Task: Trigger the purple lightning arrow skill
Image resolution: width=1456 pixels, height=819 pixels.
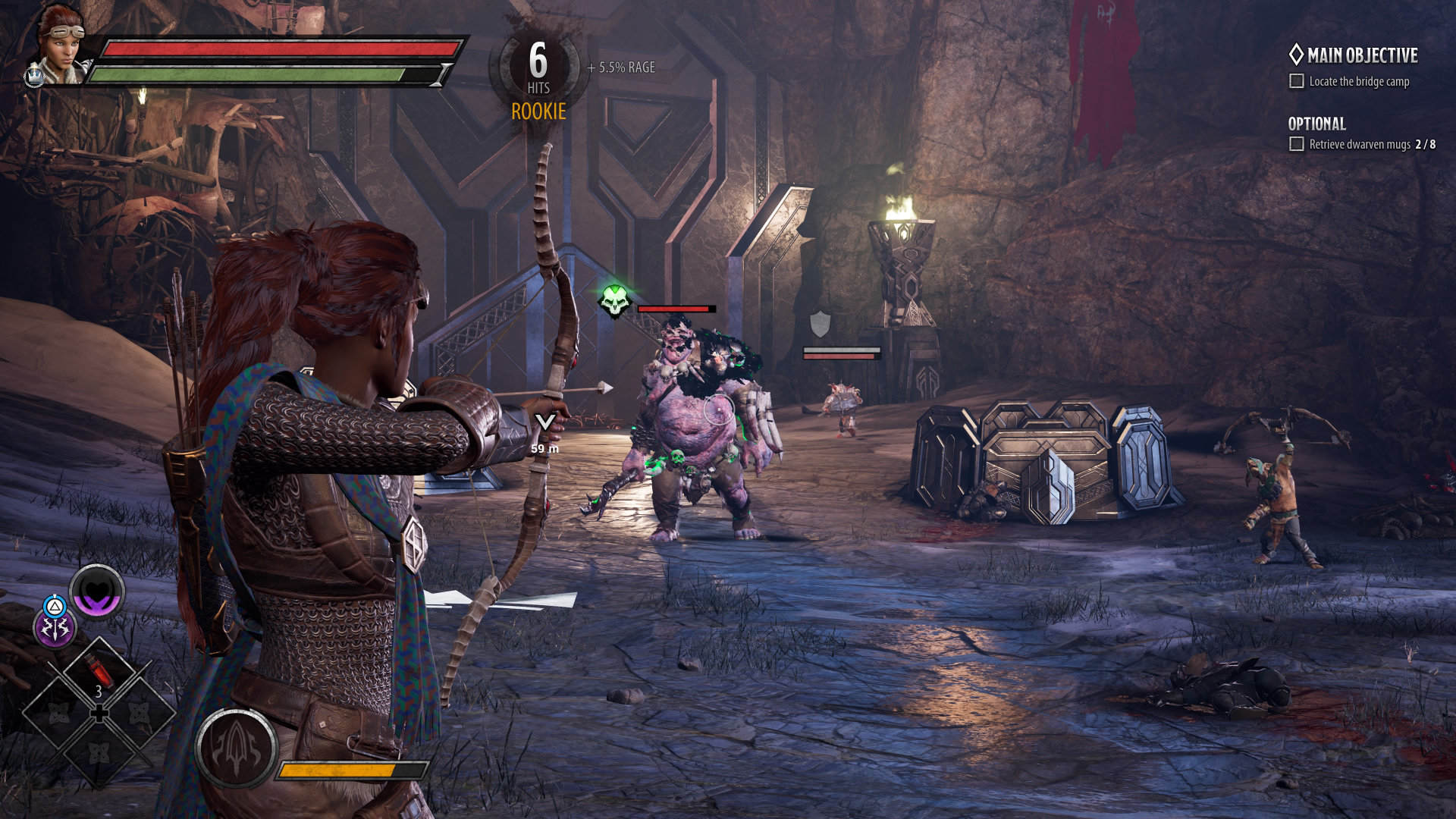Action: (55, 629)
